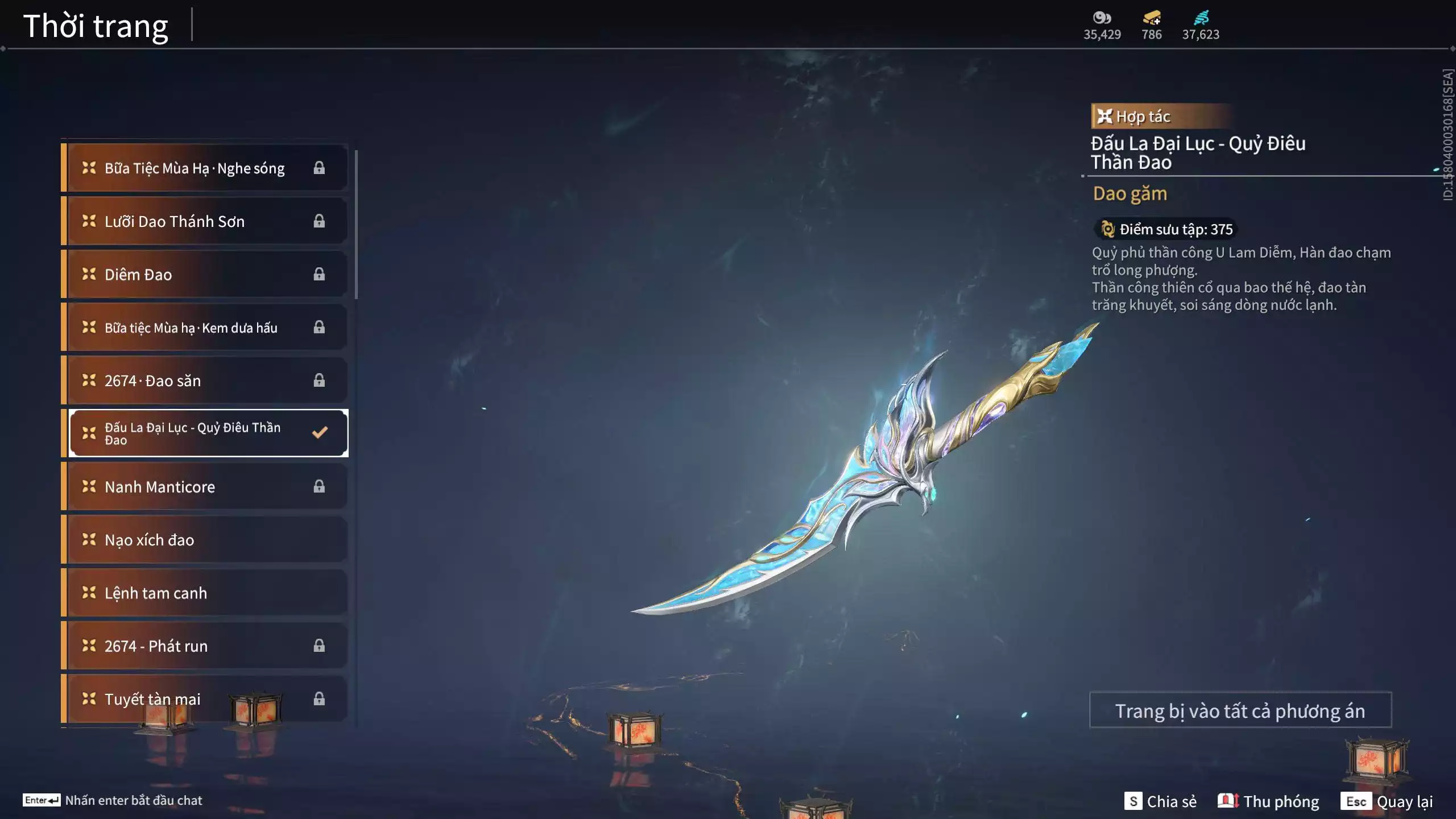
Task: Choose the Lưỡi Dao Thánh Sơn skin
Action: [205, 221]
